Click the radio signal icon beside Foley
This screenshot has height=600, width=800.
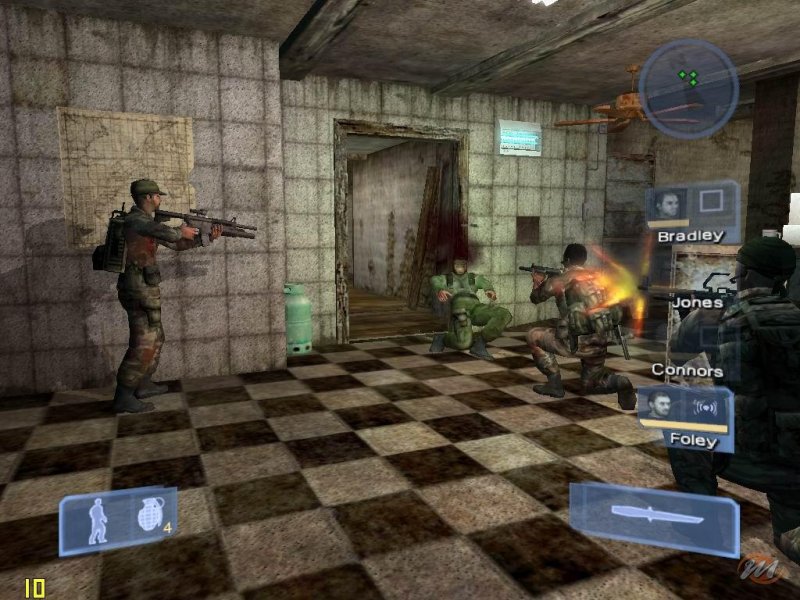coord(703,408)
